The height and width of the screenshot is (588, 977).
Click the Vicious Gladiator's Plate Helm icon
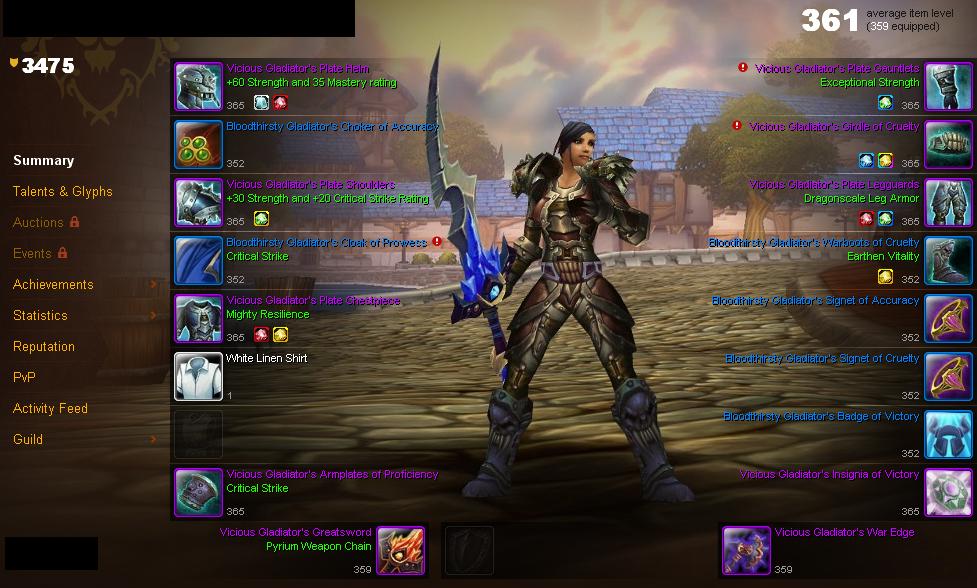coord(198,87)
